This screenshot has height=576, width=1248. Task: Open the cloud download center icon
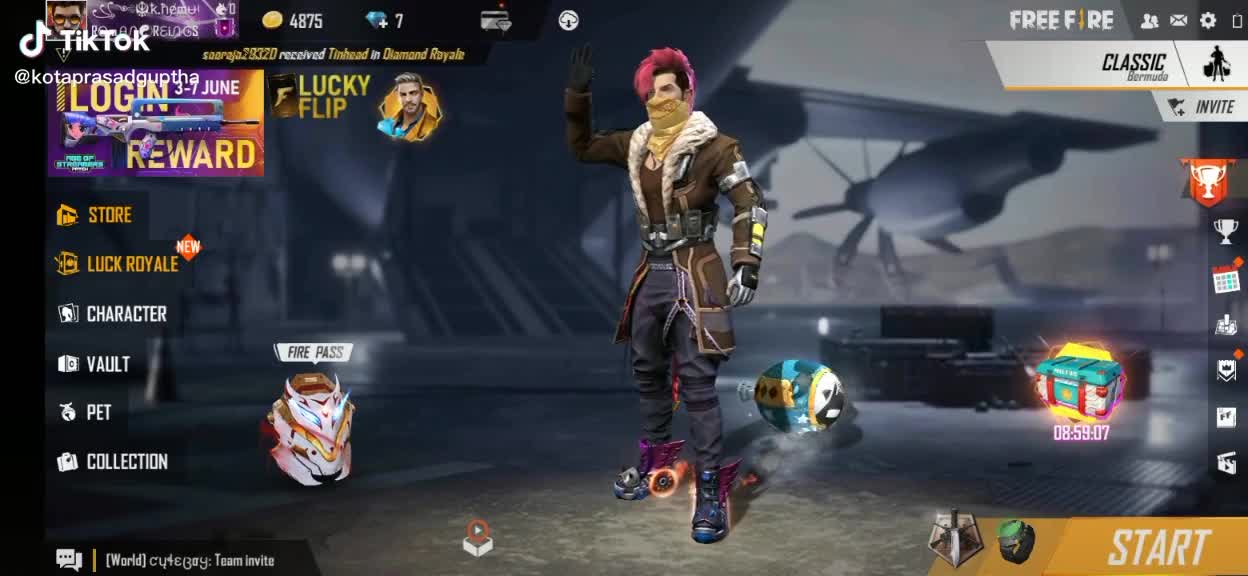(x=569, y=20)
